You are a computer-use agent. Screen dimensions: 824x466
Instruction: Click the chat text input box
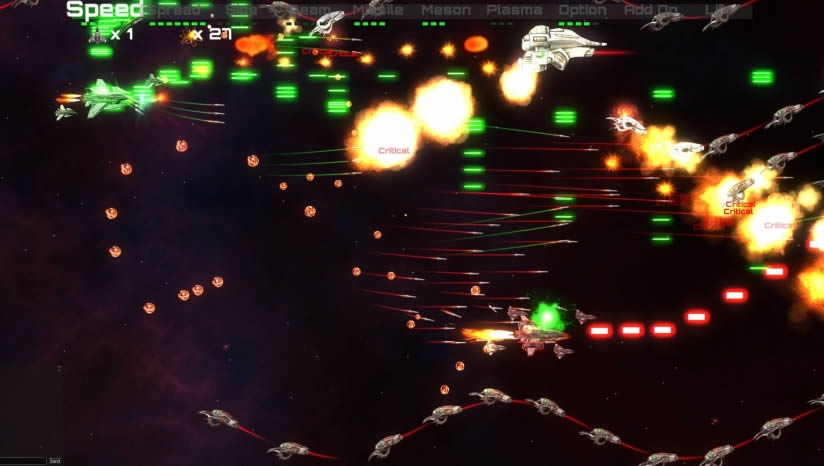point(23,461)
